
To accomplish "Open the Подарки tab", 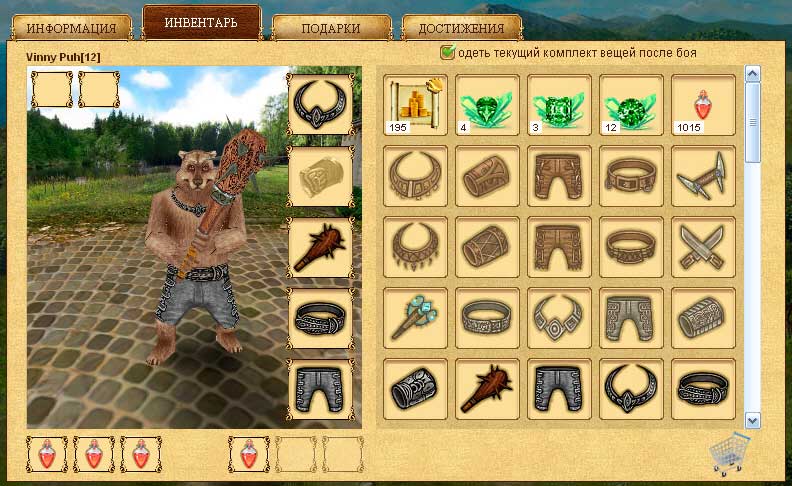I will [331, 28].
